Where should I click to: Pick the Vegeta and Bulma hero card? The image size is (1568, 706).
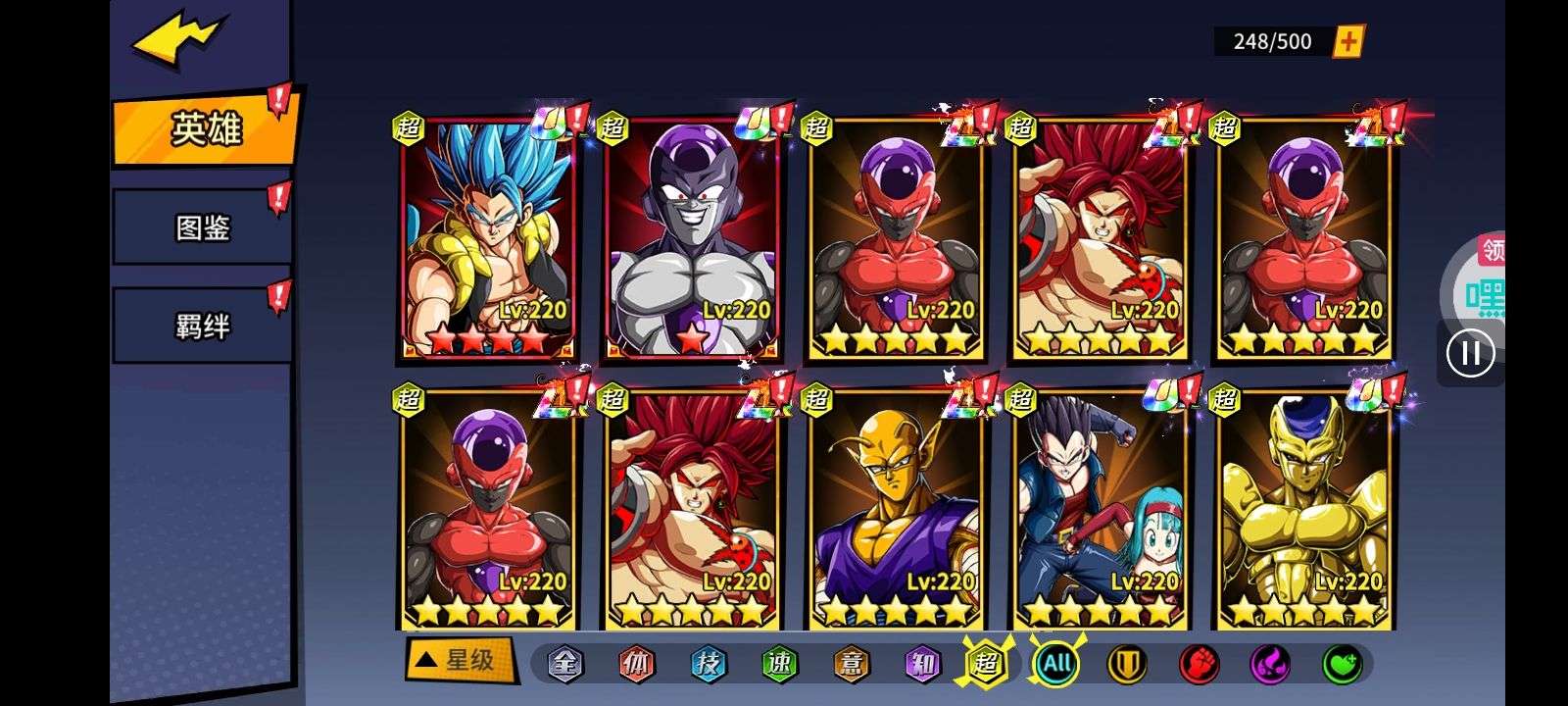[1100, 510]
